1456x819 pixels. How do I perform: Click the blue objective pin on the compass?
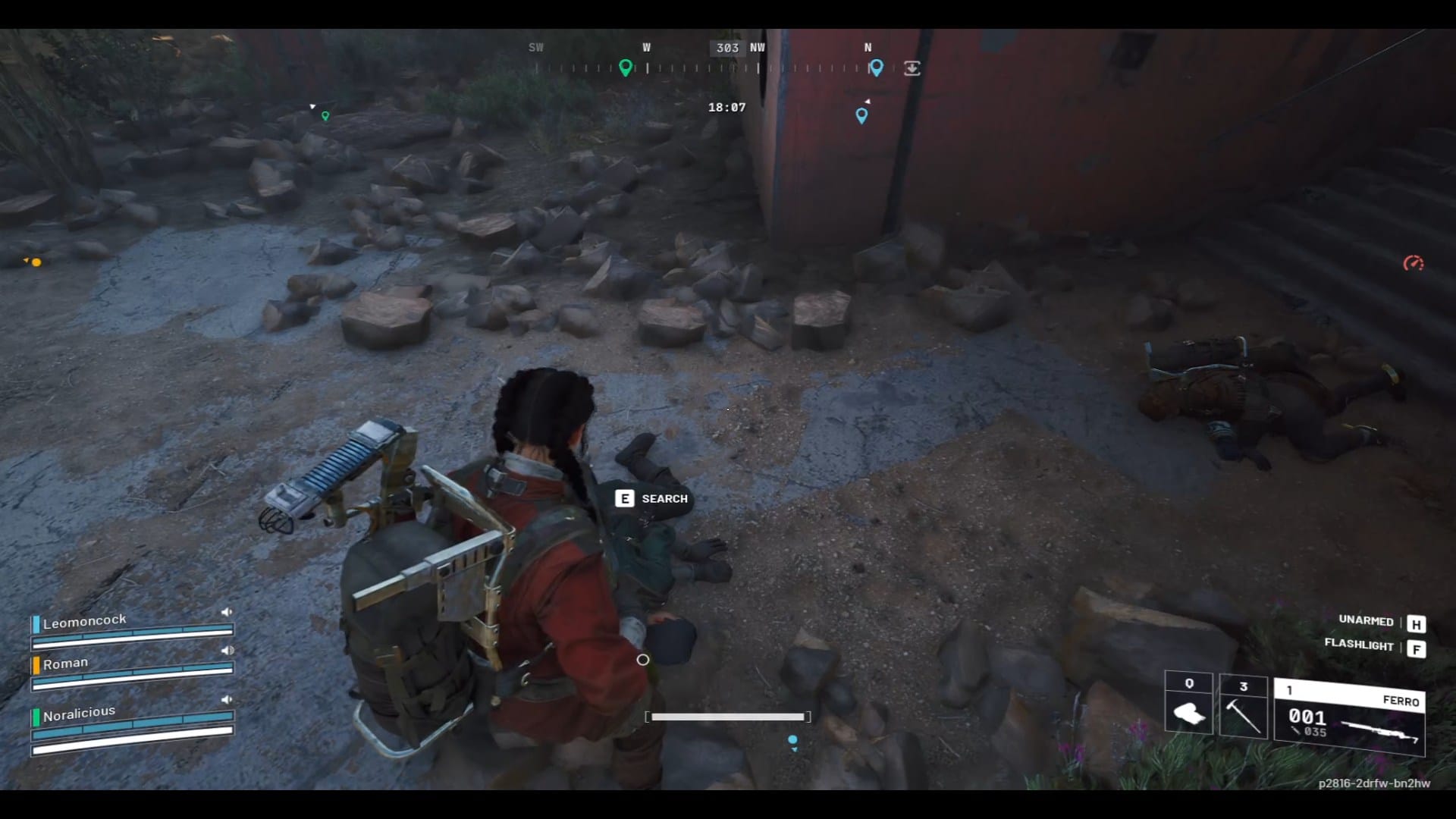point(877,68)
